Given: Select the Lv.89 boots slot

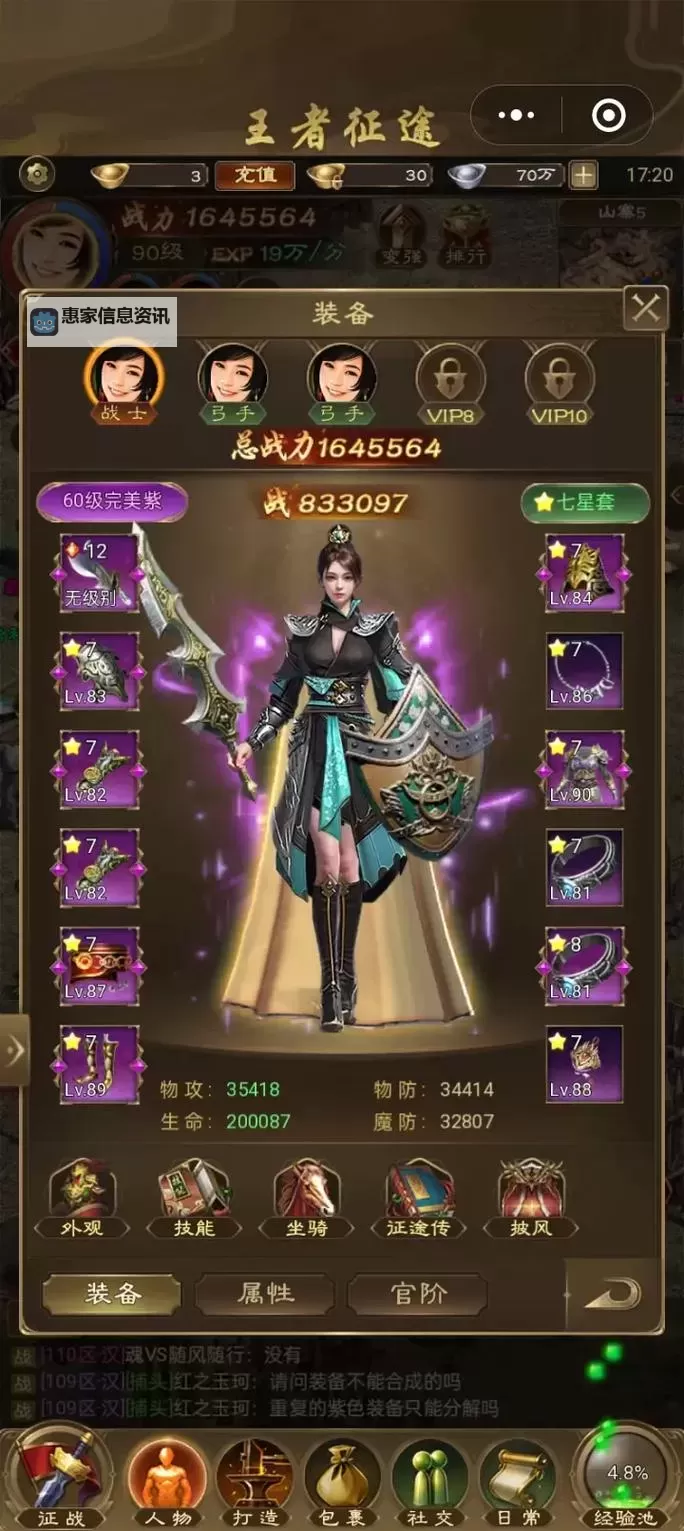Looking at the screenshot, I should click(x=99, y=1064).
